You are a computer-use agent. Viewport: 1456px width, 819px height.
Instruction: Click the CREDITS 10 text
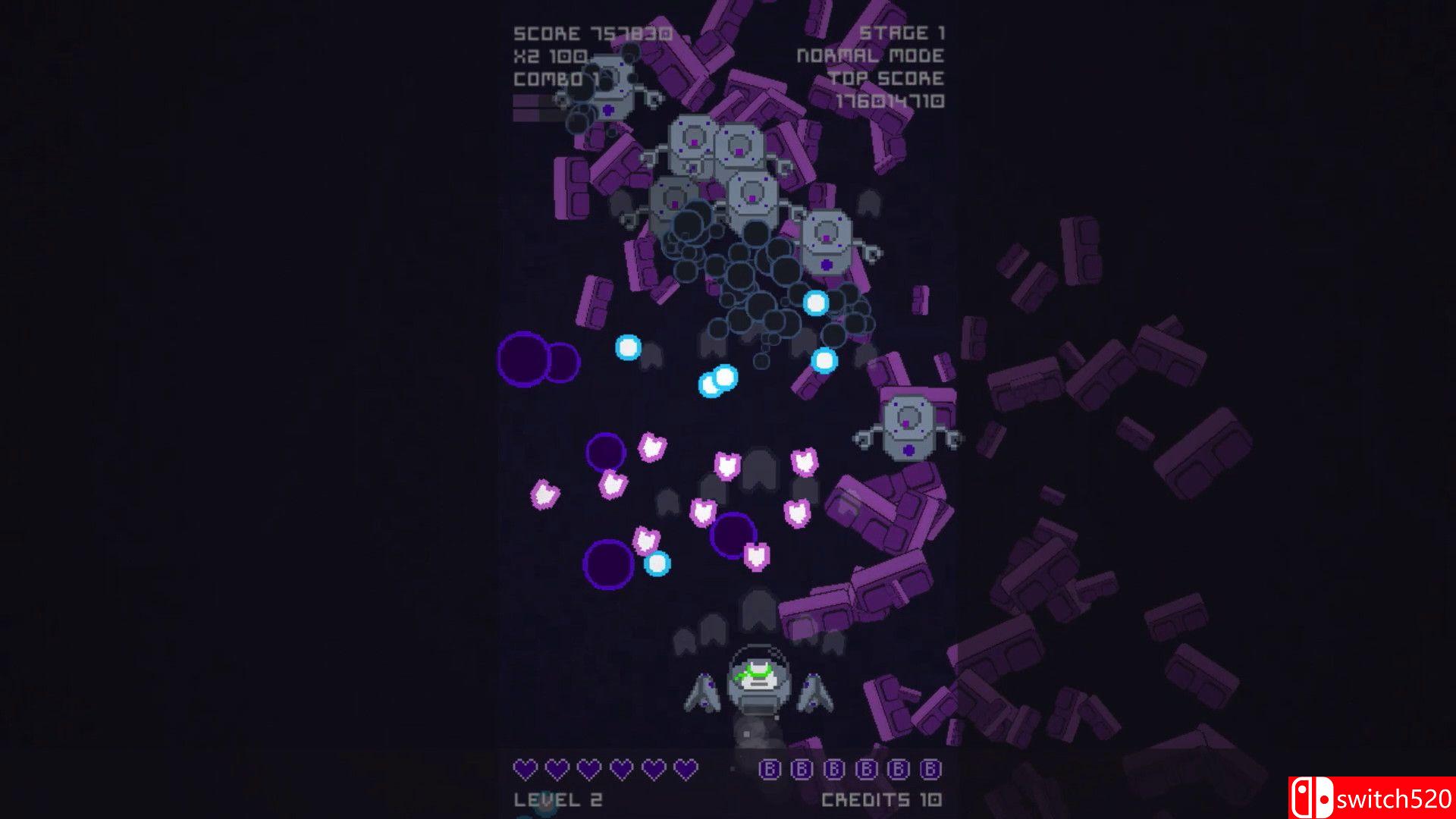coord(880,799)
